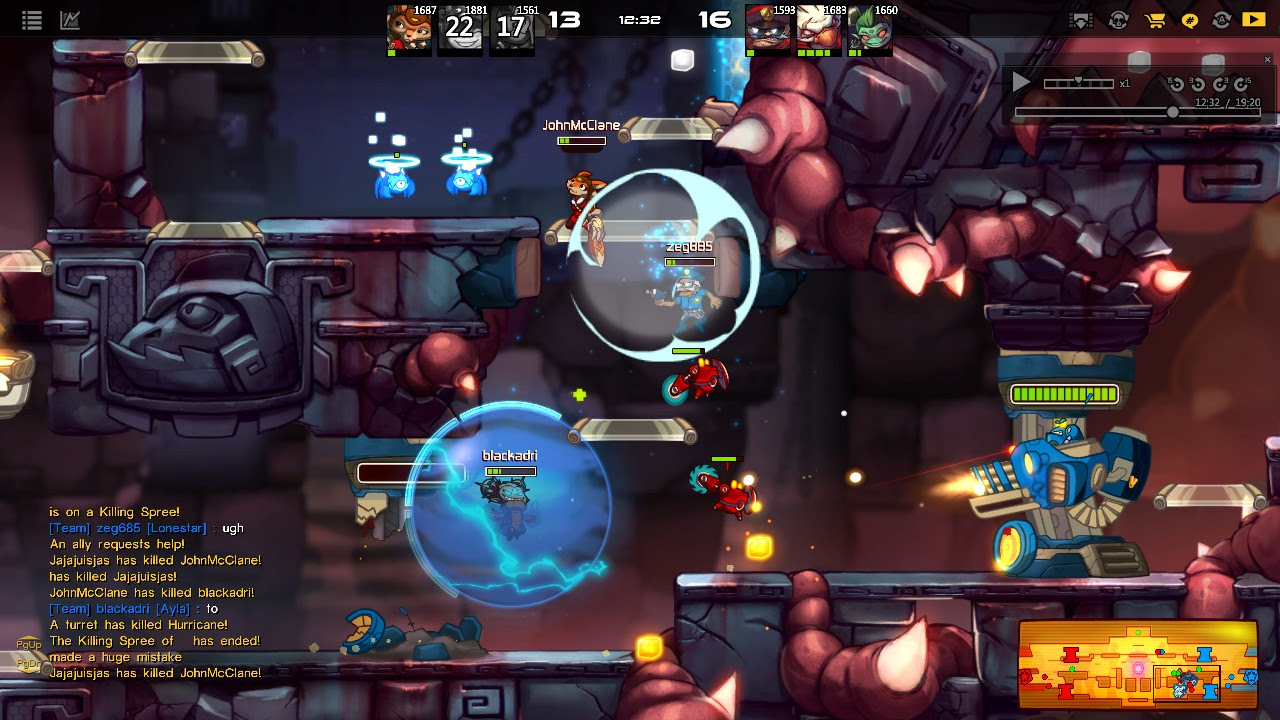Open the list menu icon
The width and height of the screenshot is (1280, 720).
pos(31,19)
